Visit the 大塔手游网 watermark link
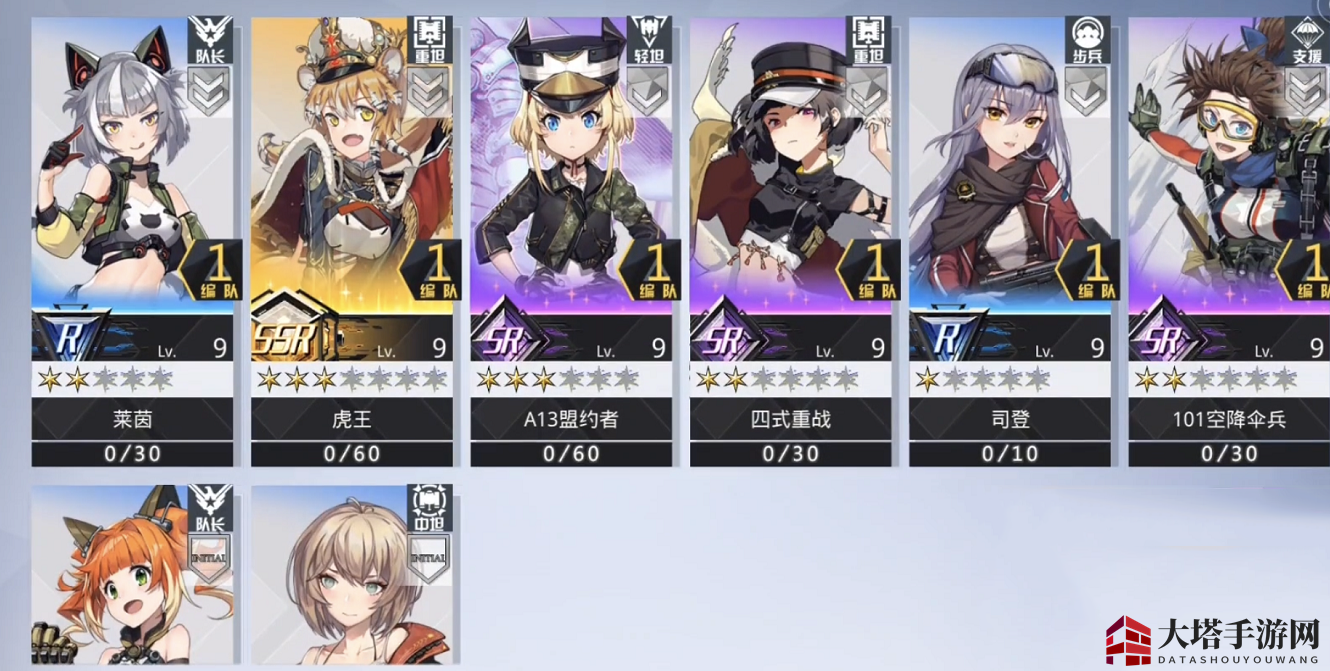Image resolution: width=1330 pixels, height=671 pixels. [x=1210, y=638]
